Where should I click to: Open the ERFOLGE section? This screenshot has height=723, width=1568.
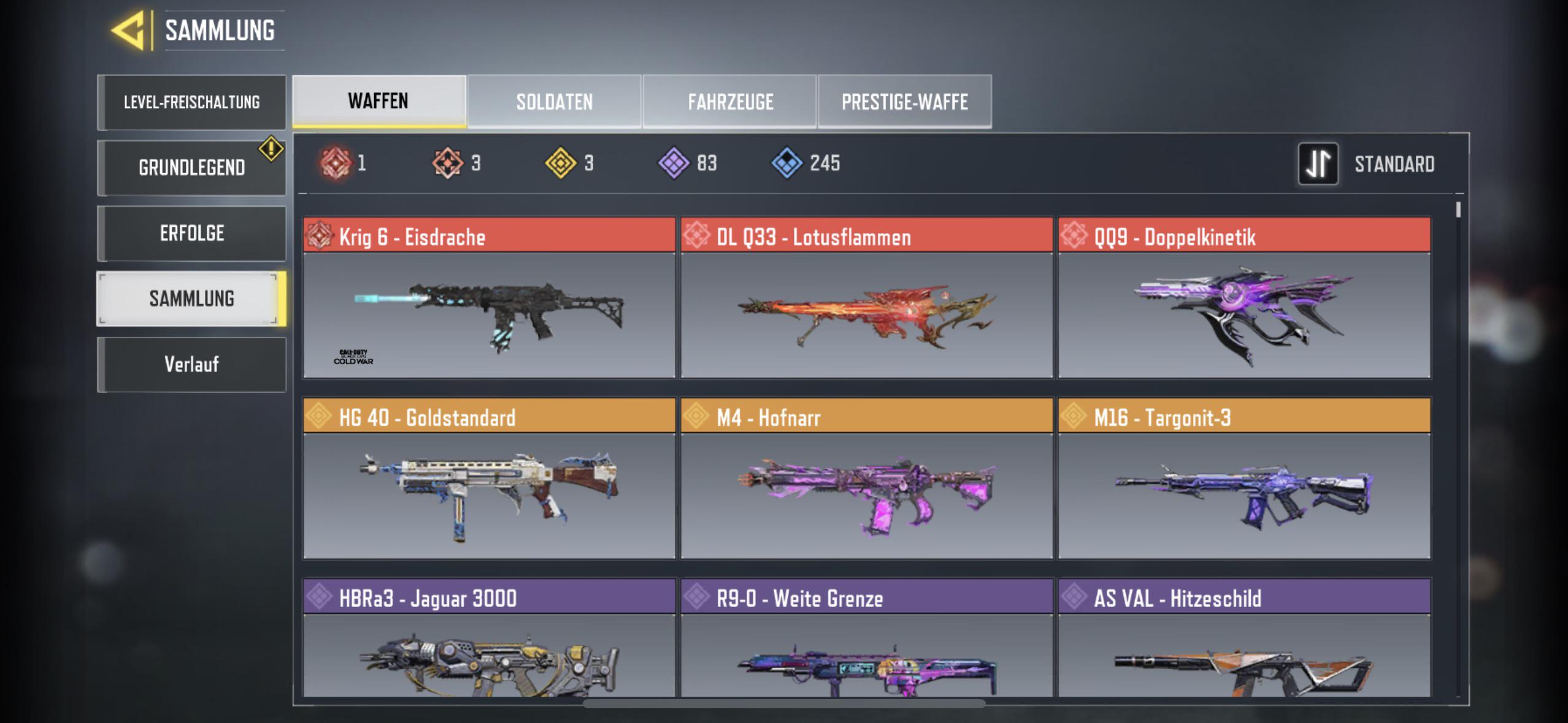[191, 232]
